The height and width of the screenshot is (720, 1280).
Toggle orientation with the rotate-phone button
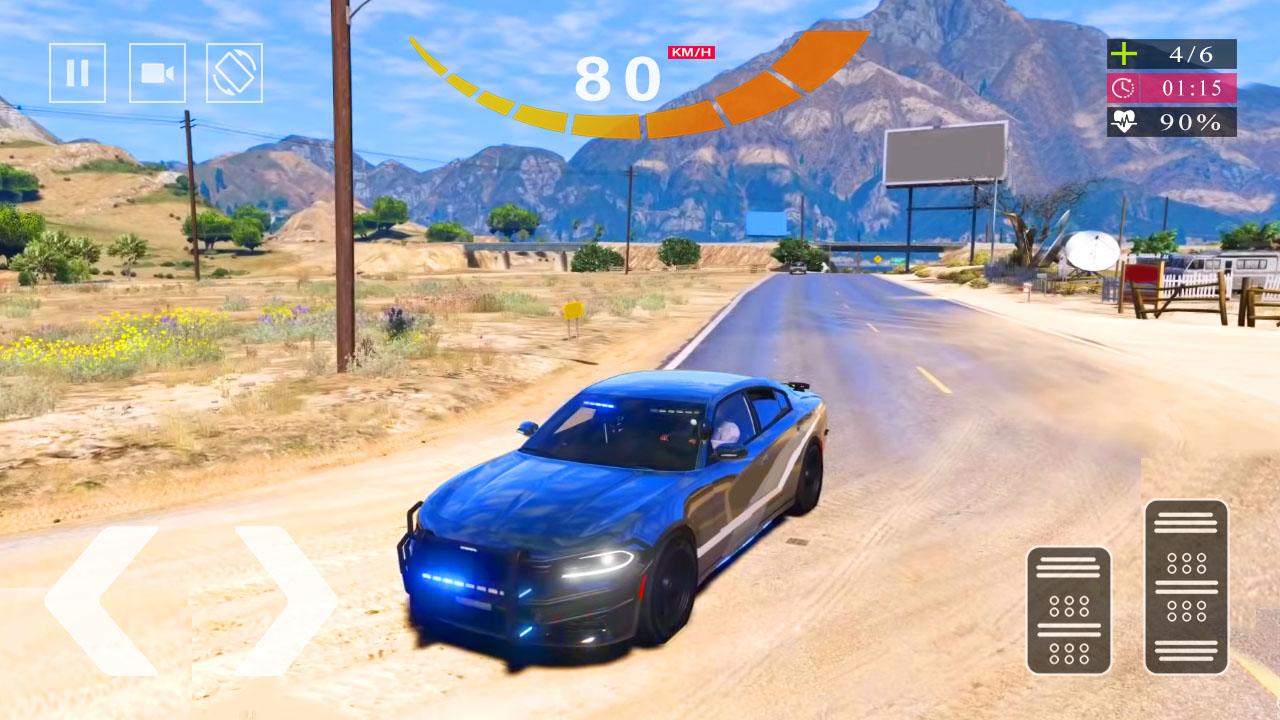(x=234, y=71)
